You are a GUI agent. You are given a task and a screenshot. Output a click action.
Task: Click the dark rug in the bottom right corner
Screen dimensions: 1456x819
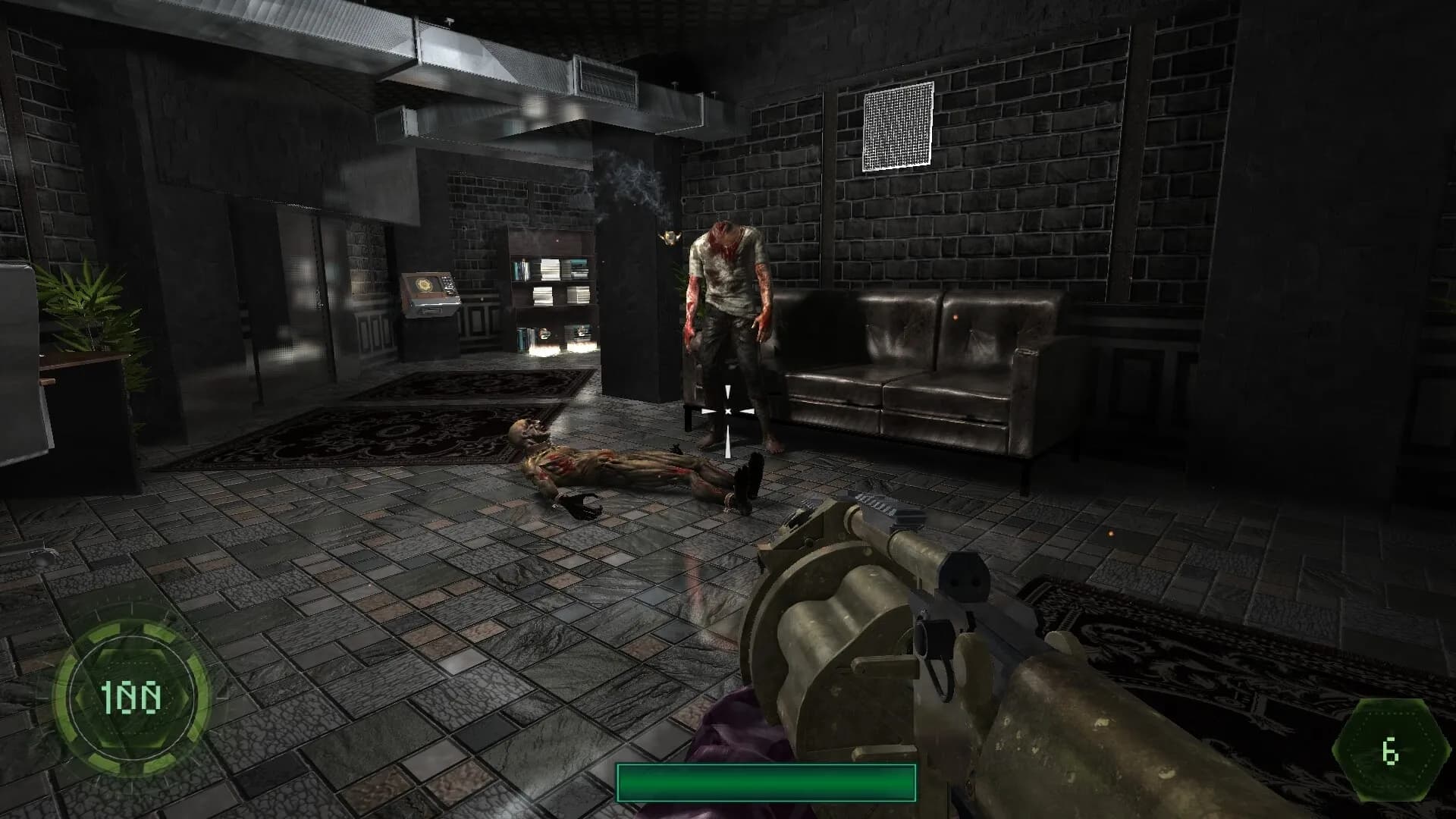click(1213, 645)
